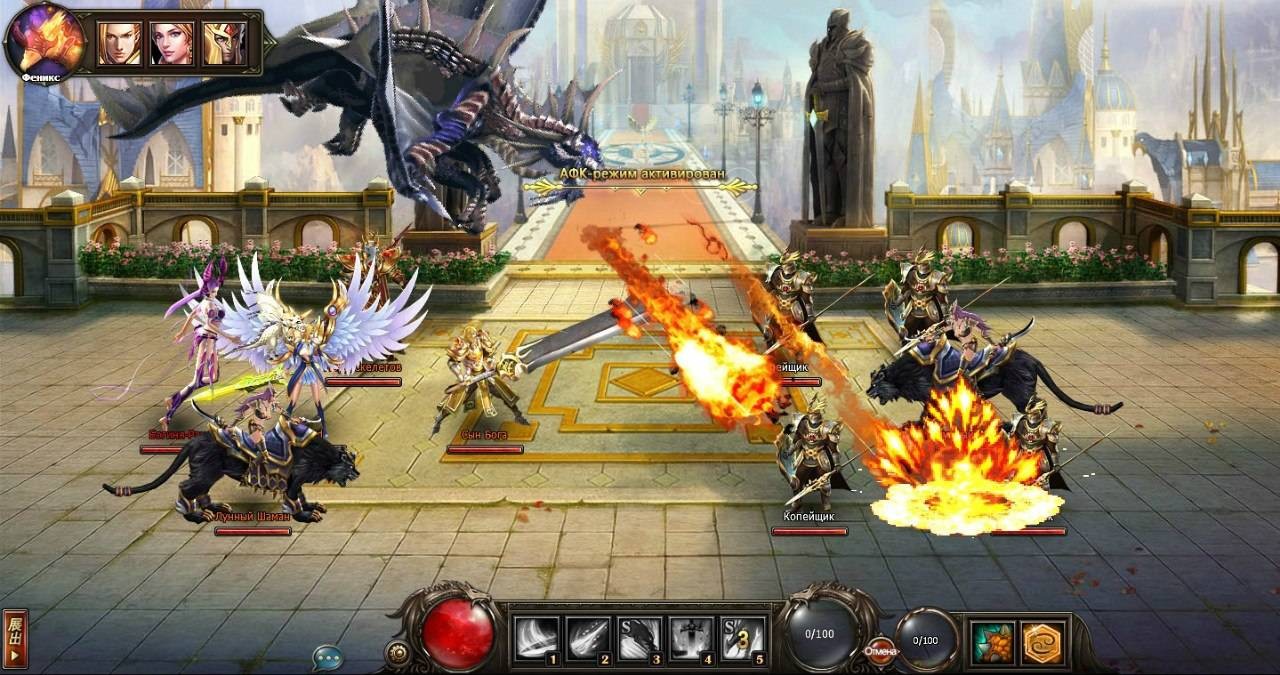Trigger the S-rank skill in slot 3
This screenshot has width=1280, height=675.
[x=640, y=639]
